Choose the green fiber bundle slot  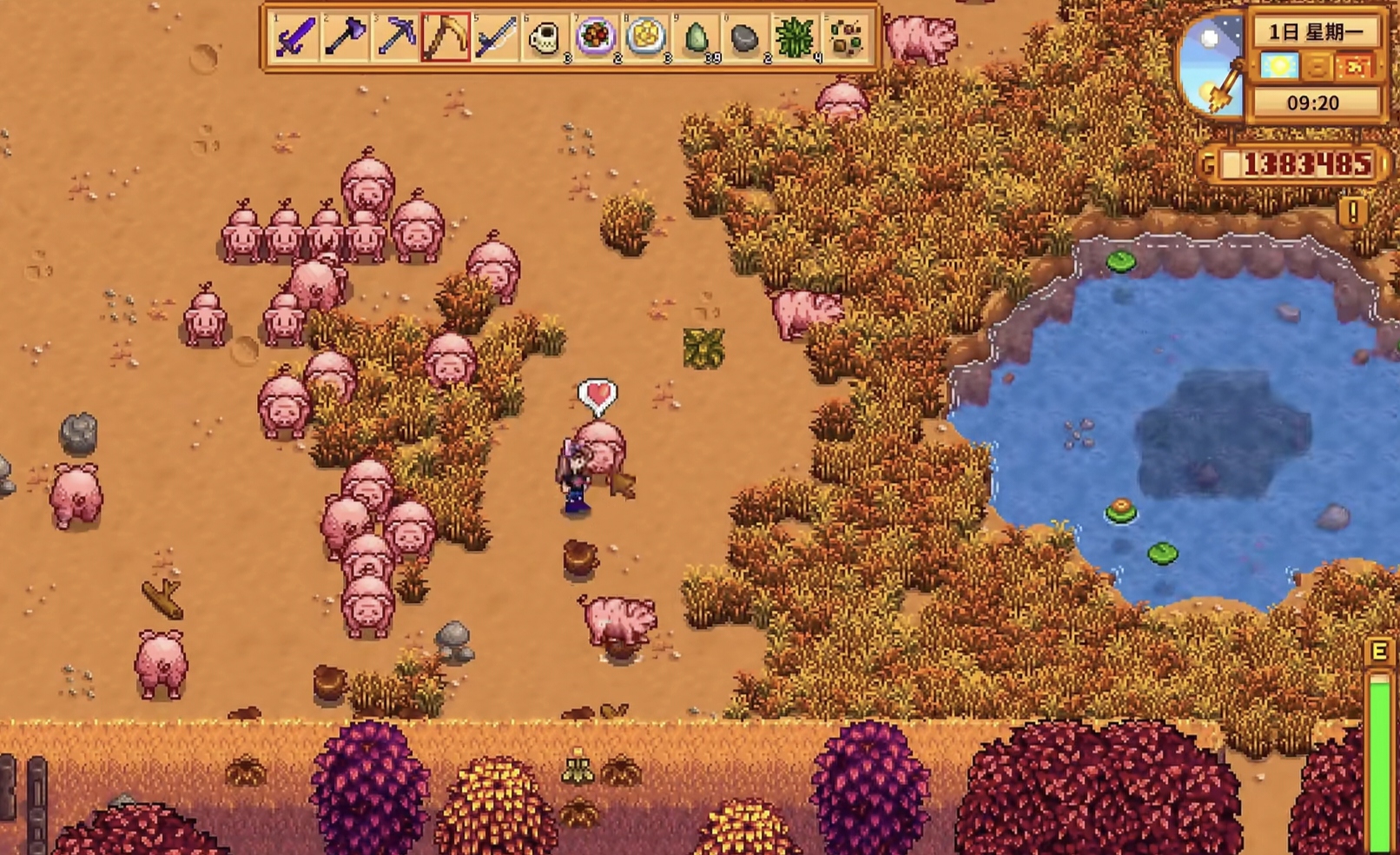tap(796, 37)
